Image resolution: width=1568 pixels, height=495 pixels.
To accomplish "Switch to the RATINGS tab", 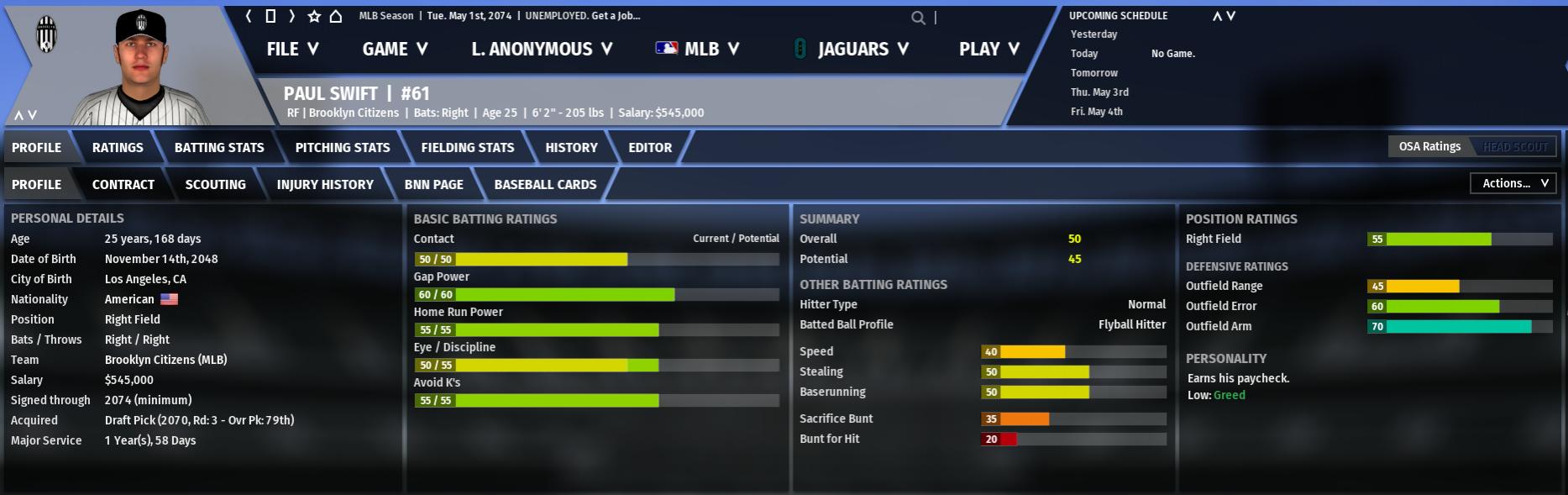I will click(x=118, y=147).
